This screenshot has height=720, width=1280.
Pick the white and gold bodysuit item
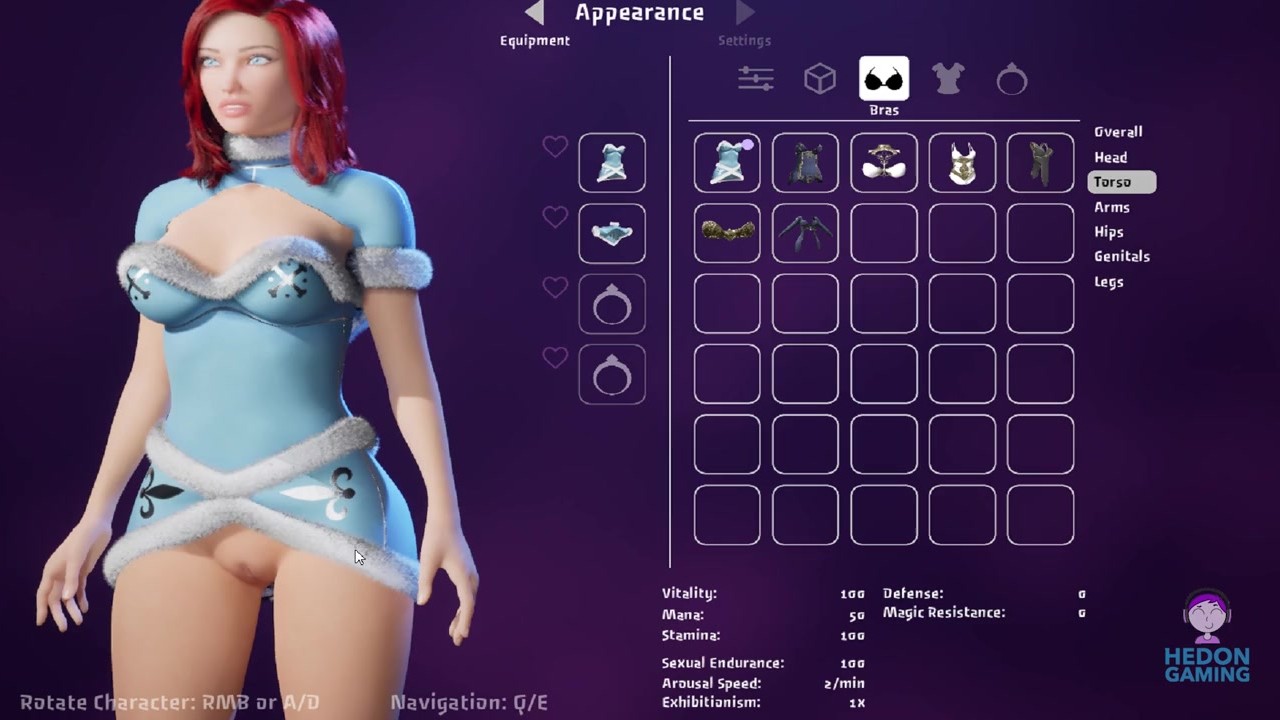[x=962, y=163]
